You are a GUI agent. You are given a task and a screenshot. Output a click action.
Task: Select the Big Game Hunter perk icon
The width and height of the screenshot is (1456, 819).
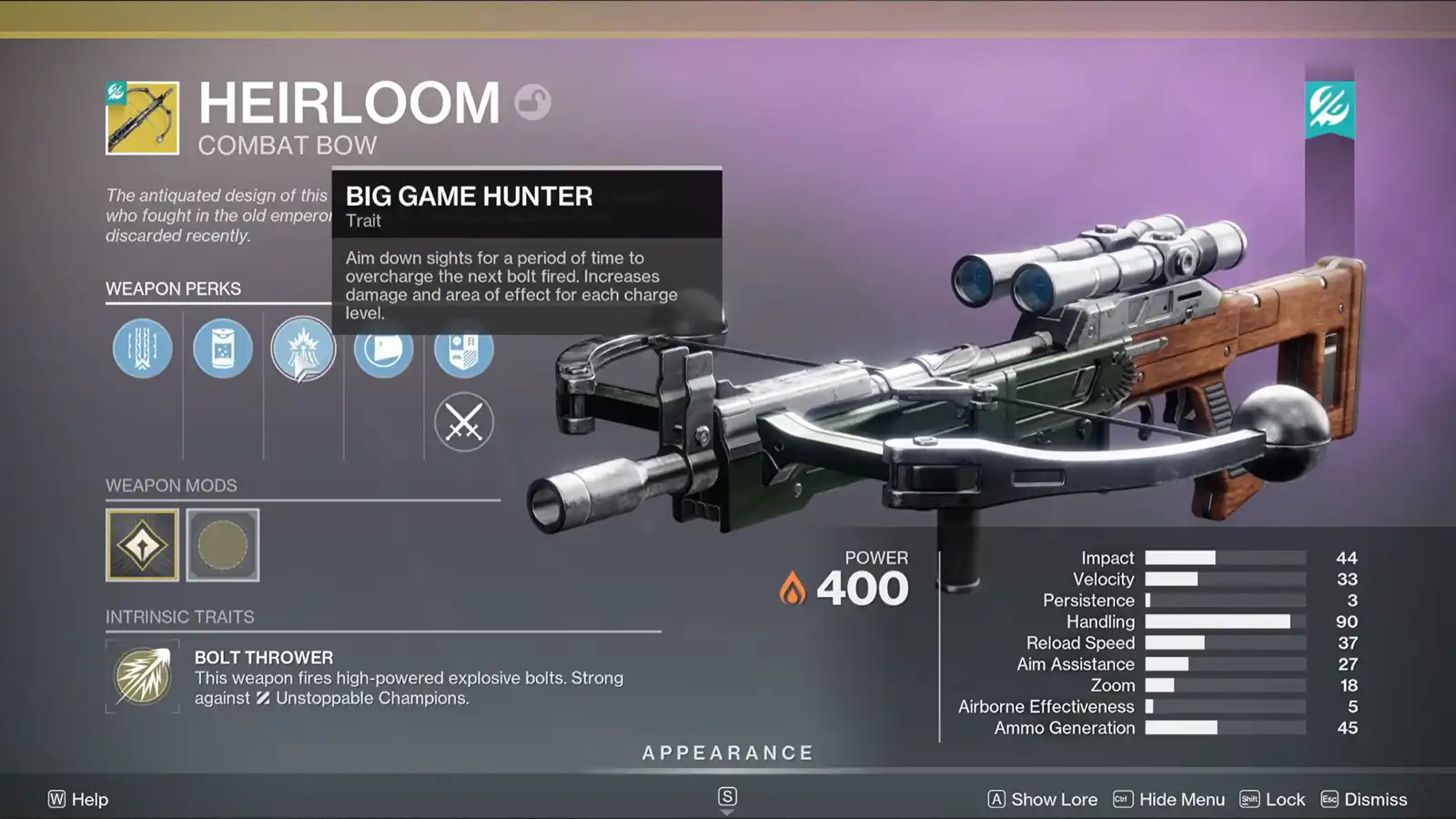tap(303, 349)
